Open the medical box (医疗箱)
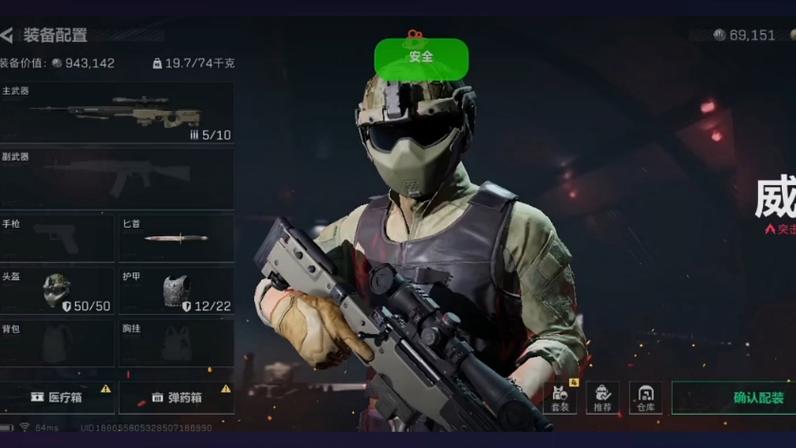The height and width of the screenshot is (448, 796). (x=57, y=397)
